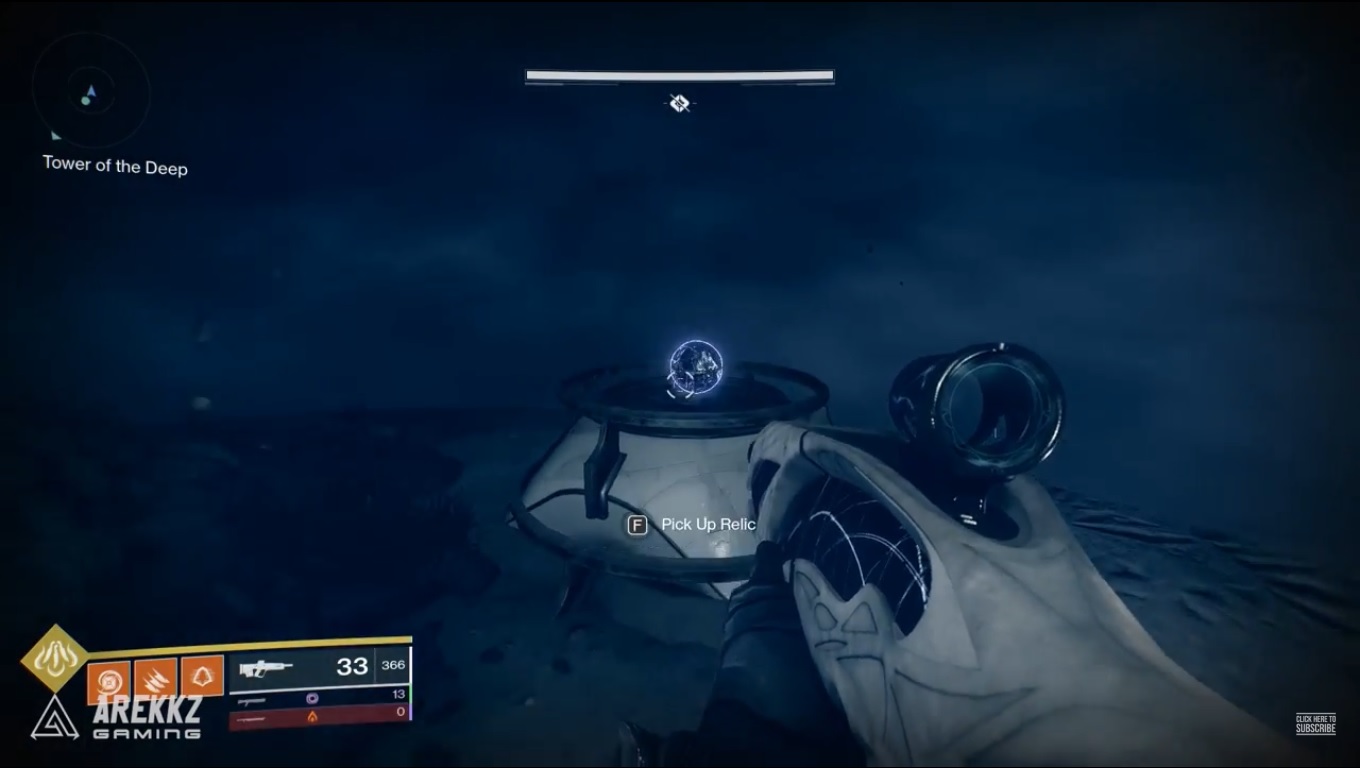
Task: Click the Tower of the Deep label
Action: [114, 167]
